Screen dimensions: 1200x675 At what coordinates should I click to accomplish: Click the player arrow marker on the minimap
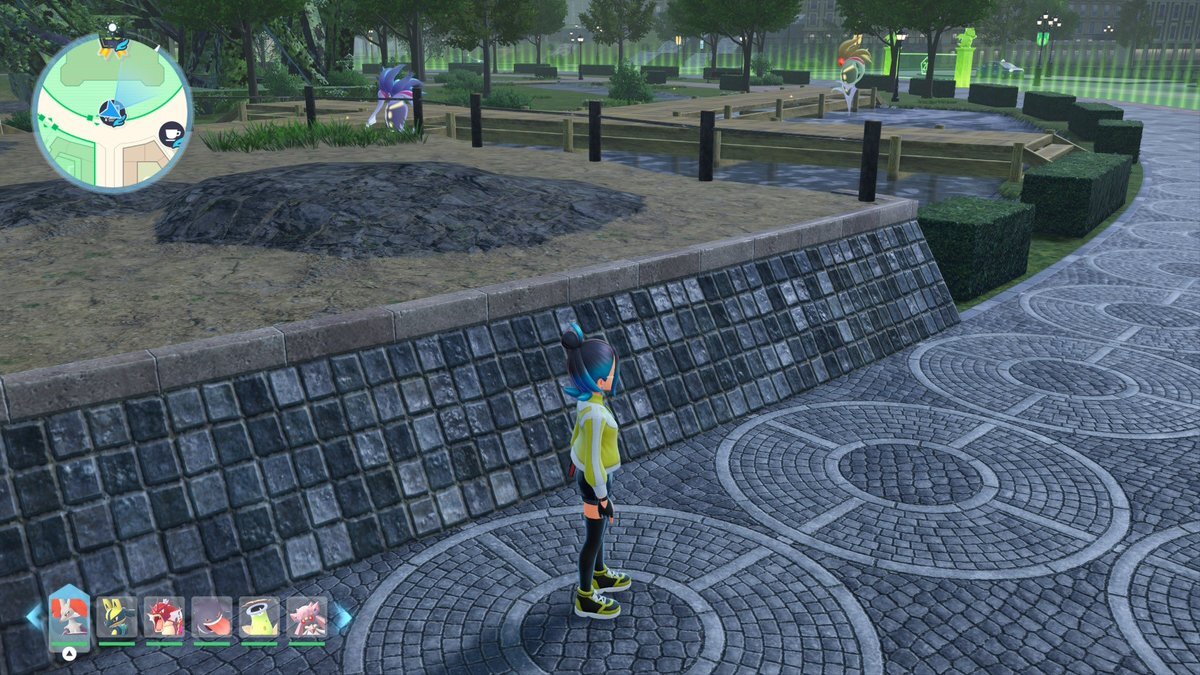112,112
